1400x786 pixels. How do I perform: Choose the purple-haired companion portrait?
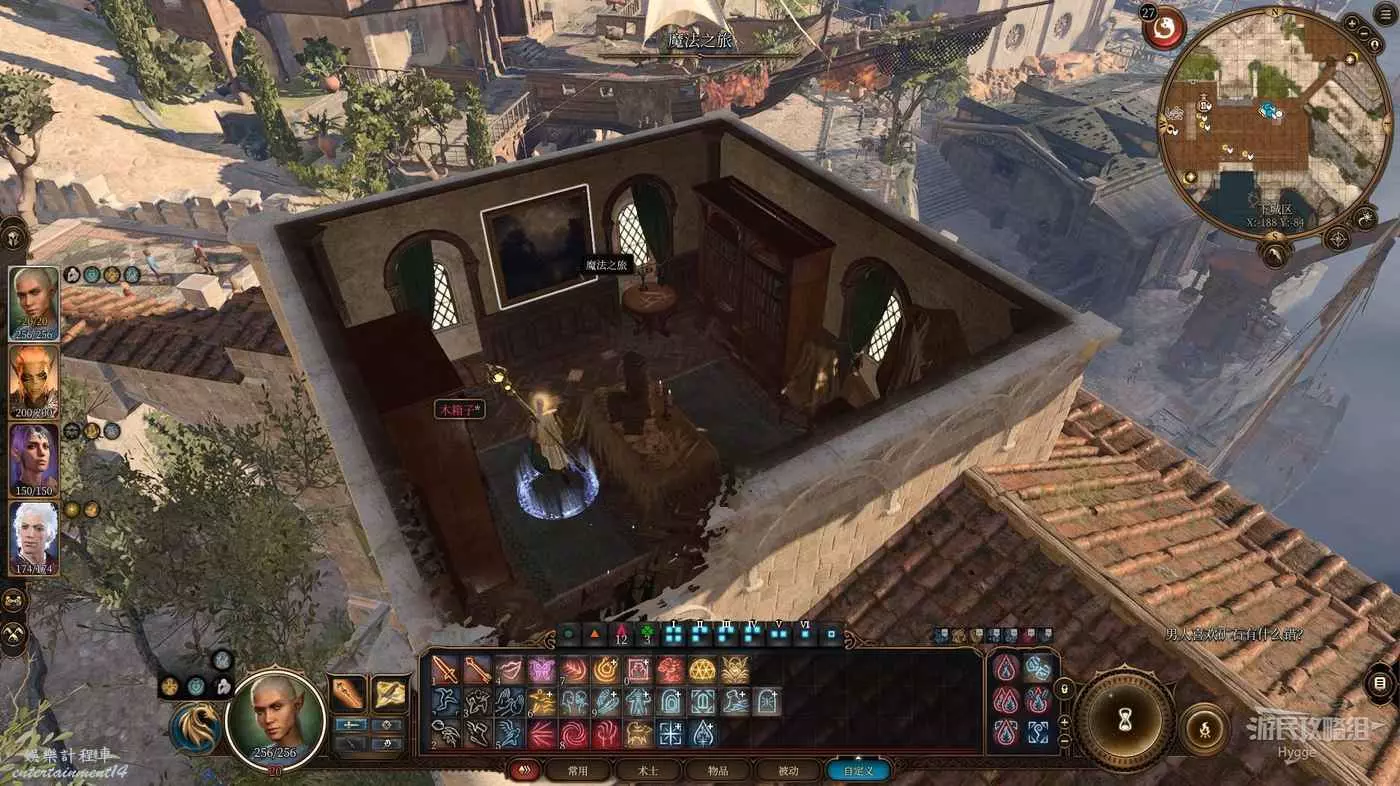[34, 460]
